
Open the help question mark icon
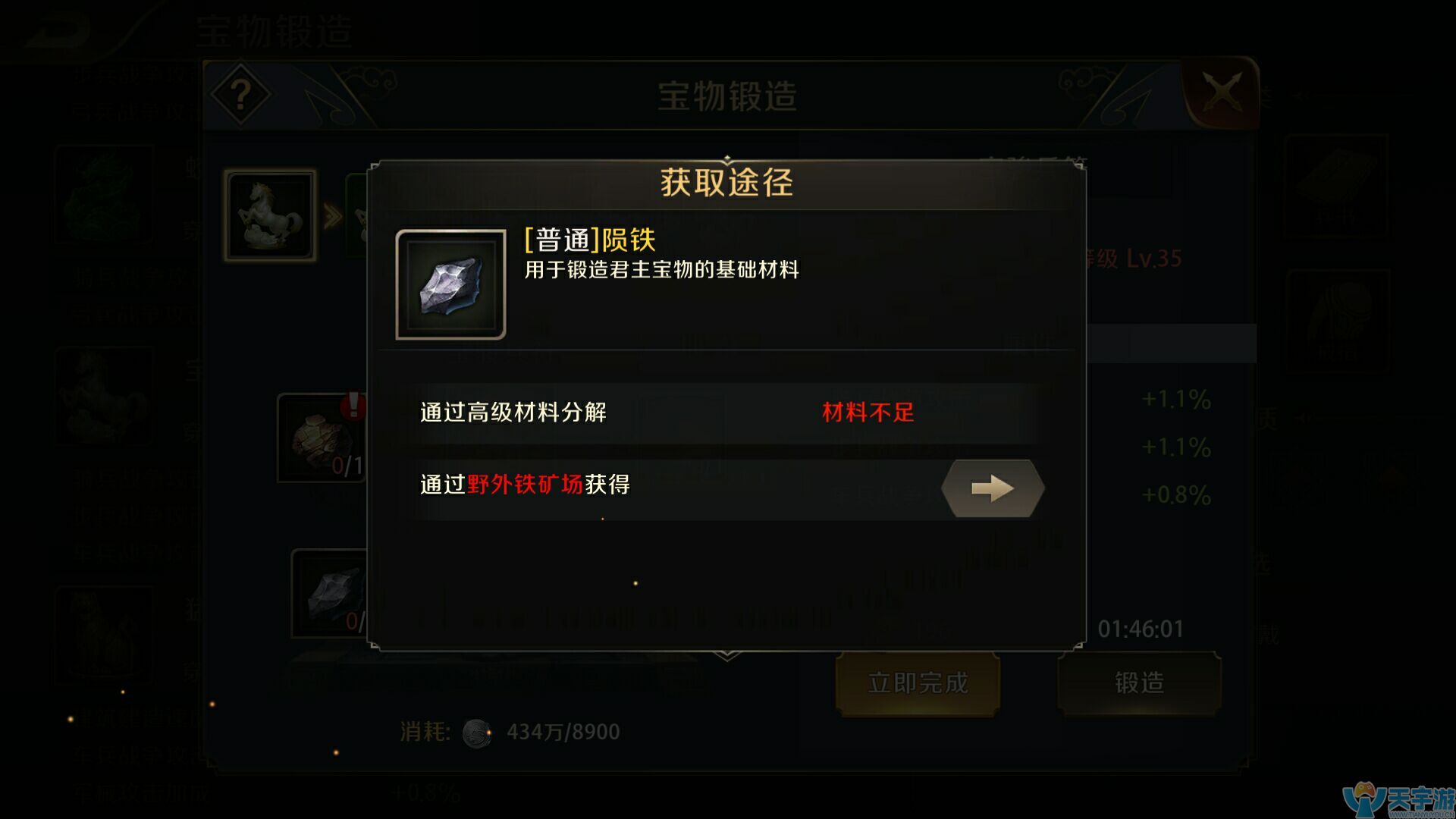242,94
